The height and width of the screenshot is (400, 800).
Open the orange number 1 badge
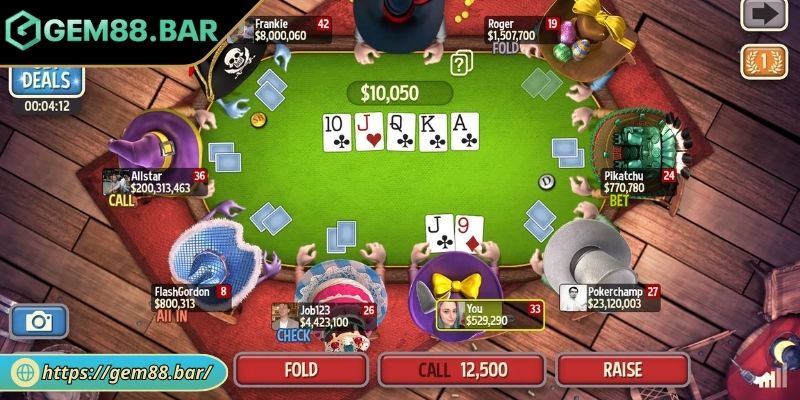(763, 61)
